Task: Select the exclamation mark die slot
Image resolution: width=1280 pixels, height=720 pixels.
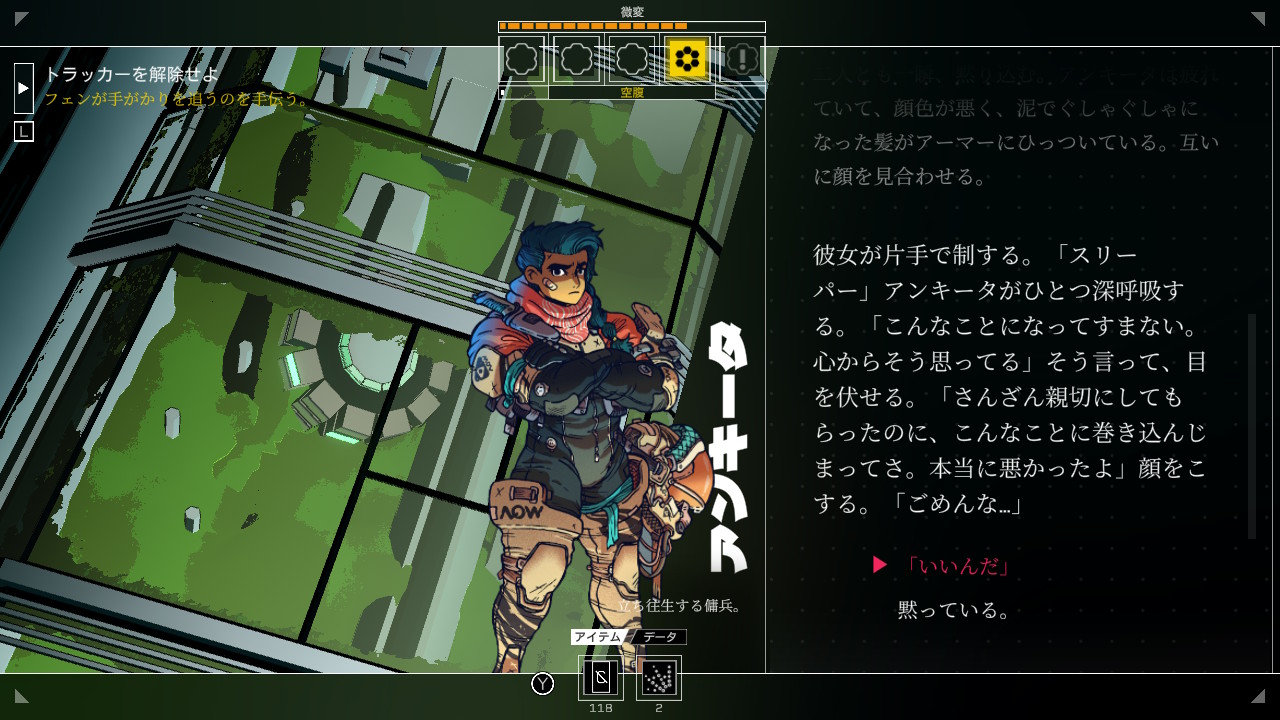Action: pyautogui.click(x=742, y=59)
